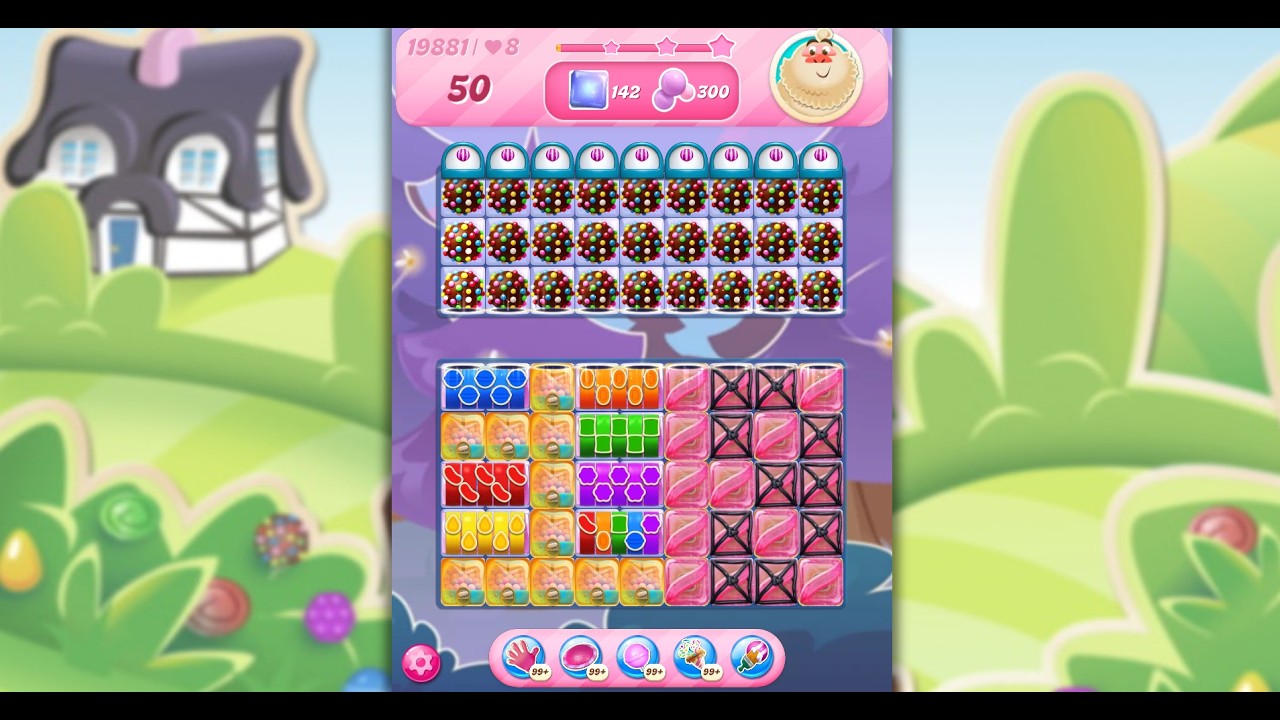
Task: Open the pink gear settings button
Action: pyautogui.click(x=421, y=663)
